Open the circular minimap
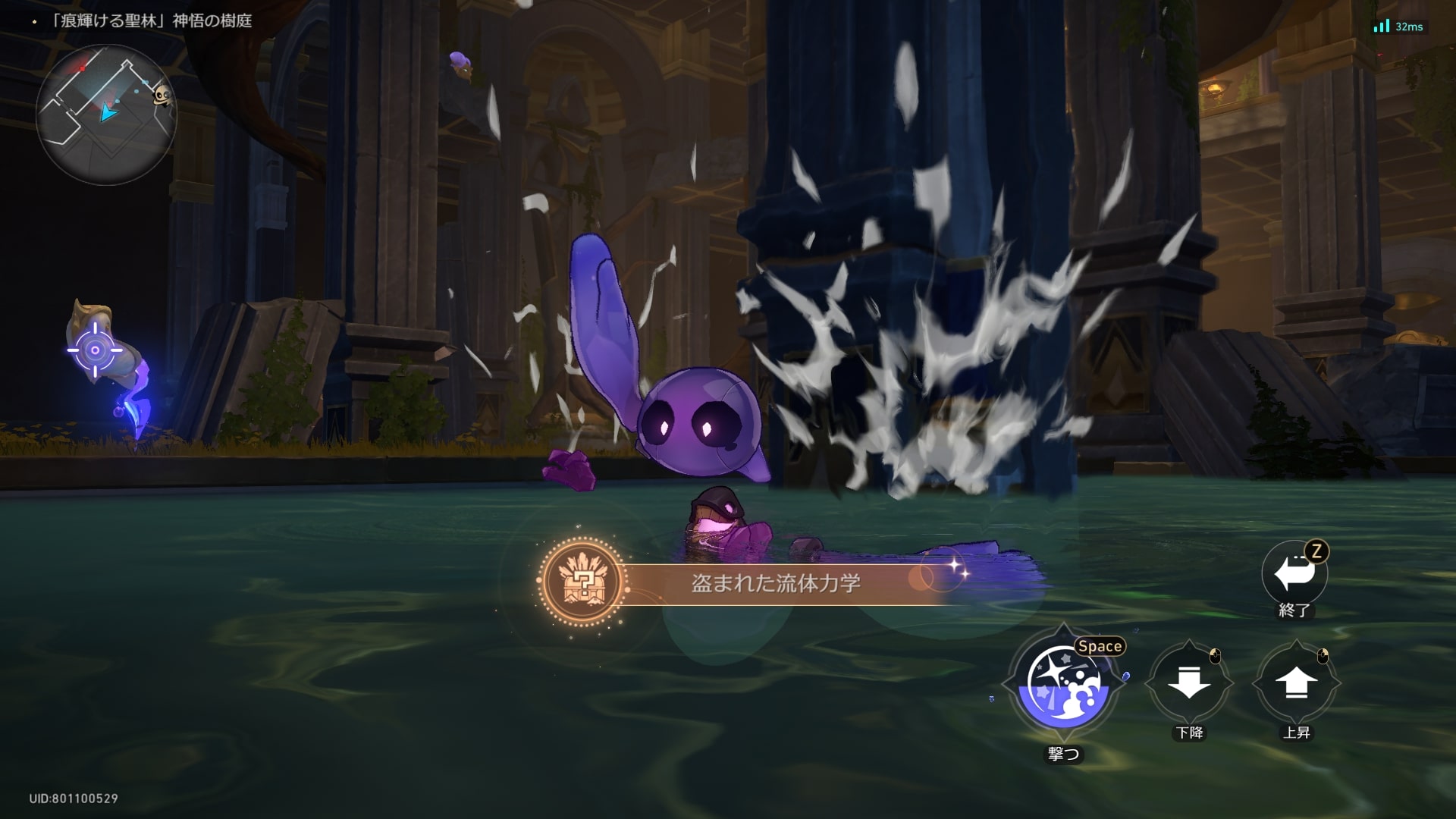This screenshot has width=1456, height=819. (x=105, y=114)
